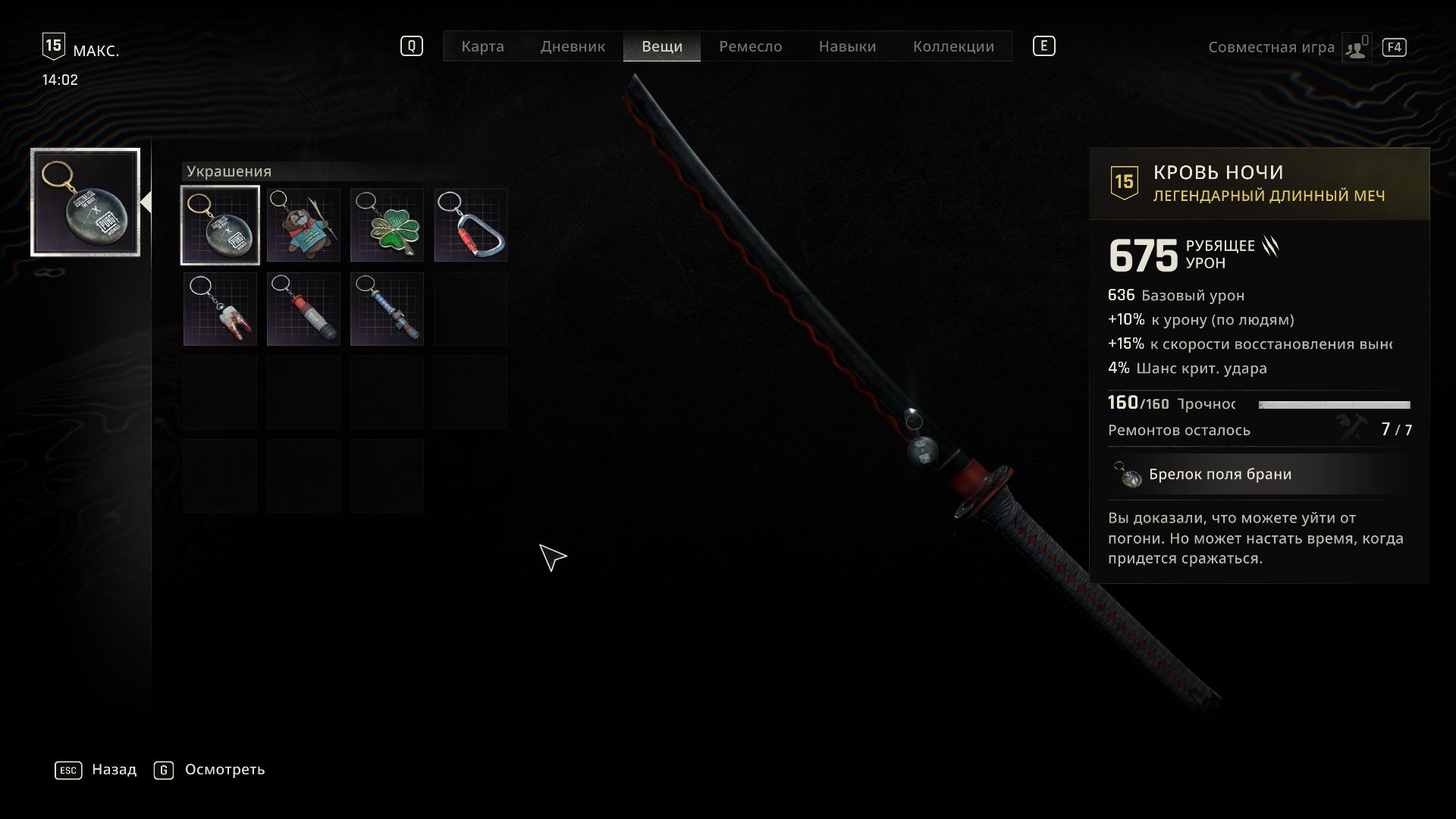The image size is (1456, 819).
Task: Select the Вещи tab
Action: click(661, 46)
